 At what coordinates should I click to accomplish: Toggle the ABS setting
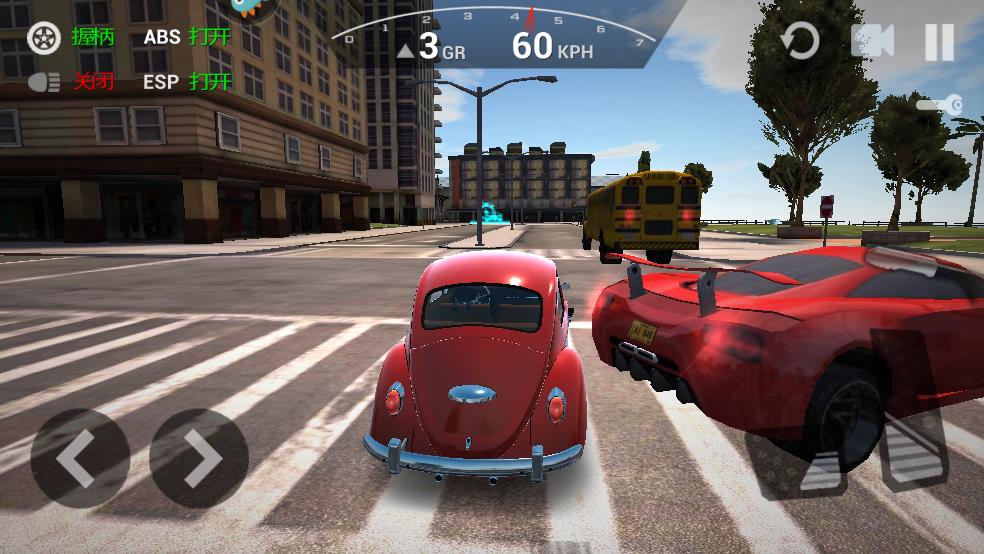point(187,37)
